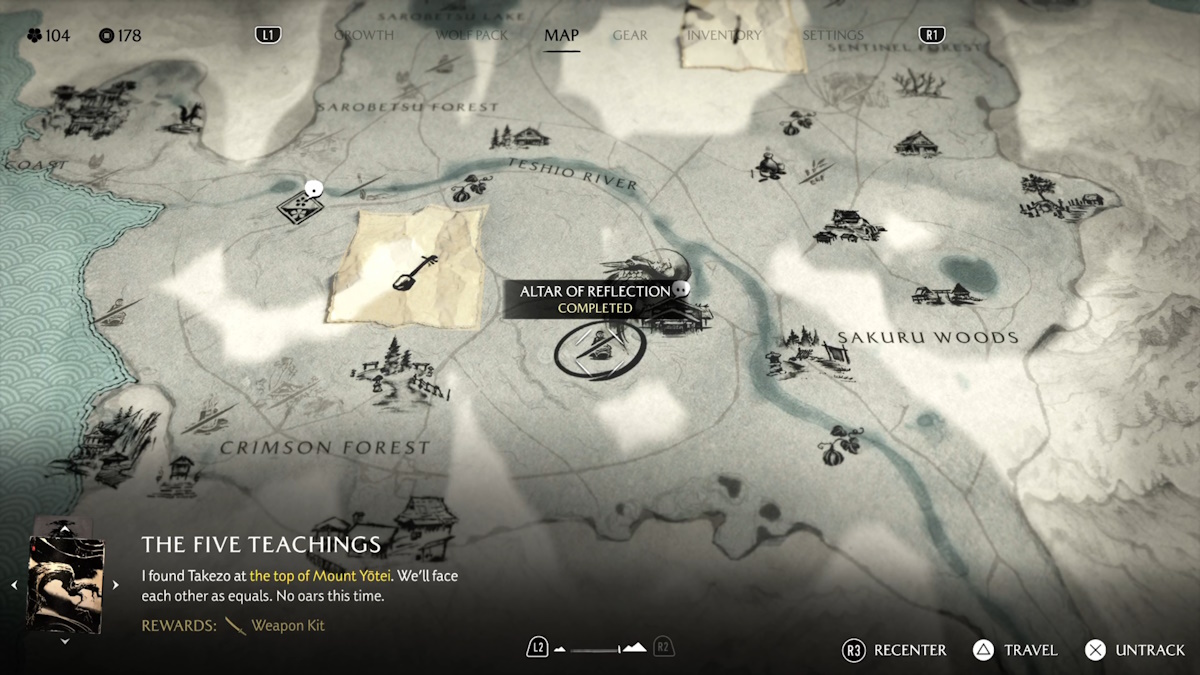Screen dimensions: 1200x675
Task: Select the Map tab
Action: [x=561, y=35]
